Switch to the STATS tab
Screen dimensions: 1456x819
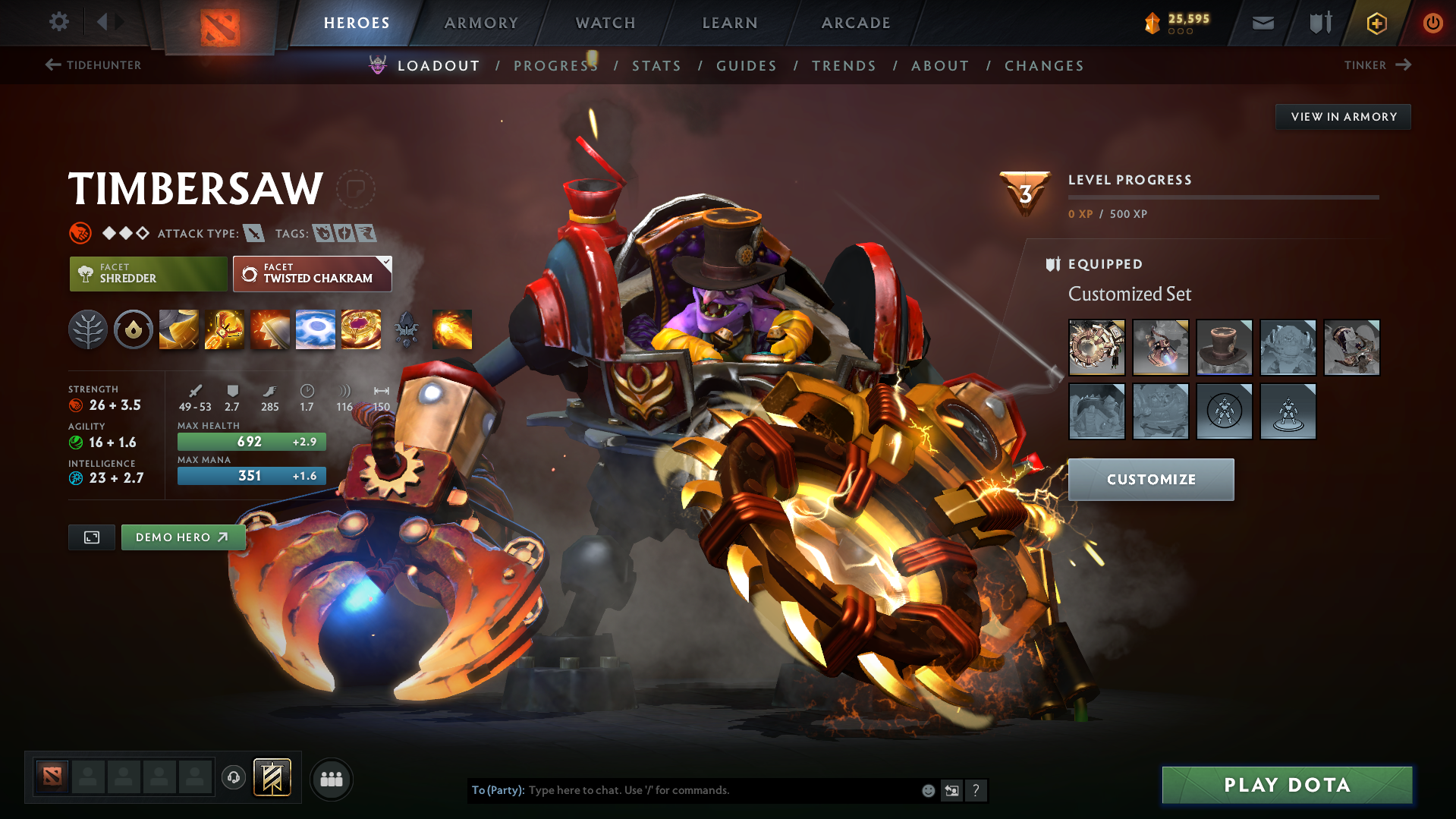pos(656,65)
